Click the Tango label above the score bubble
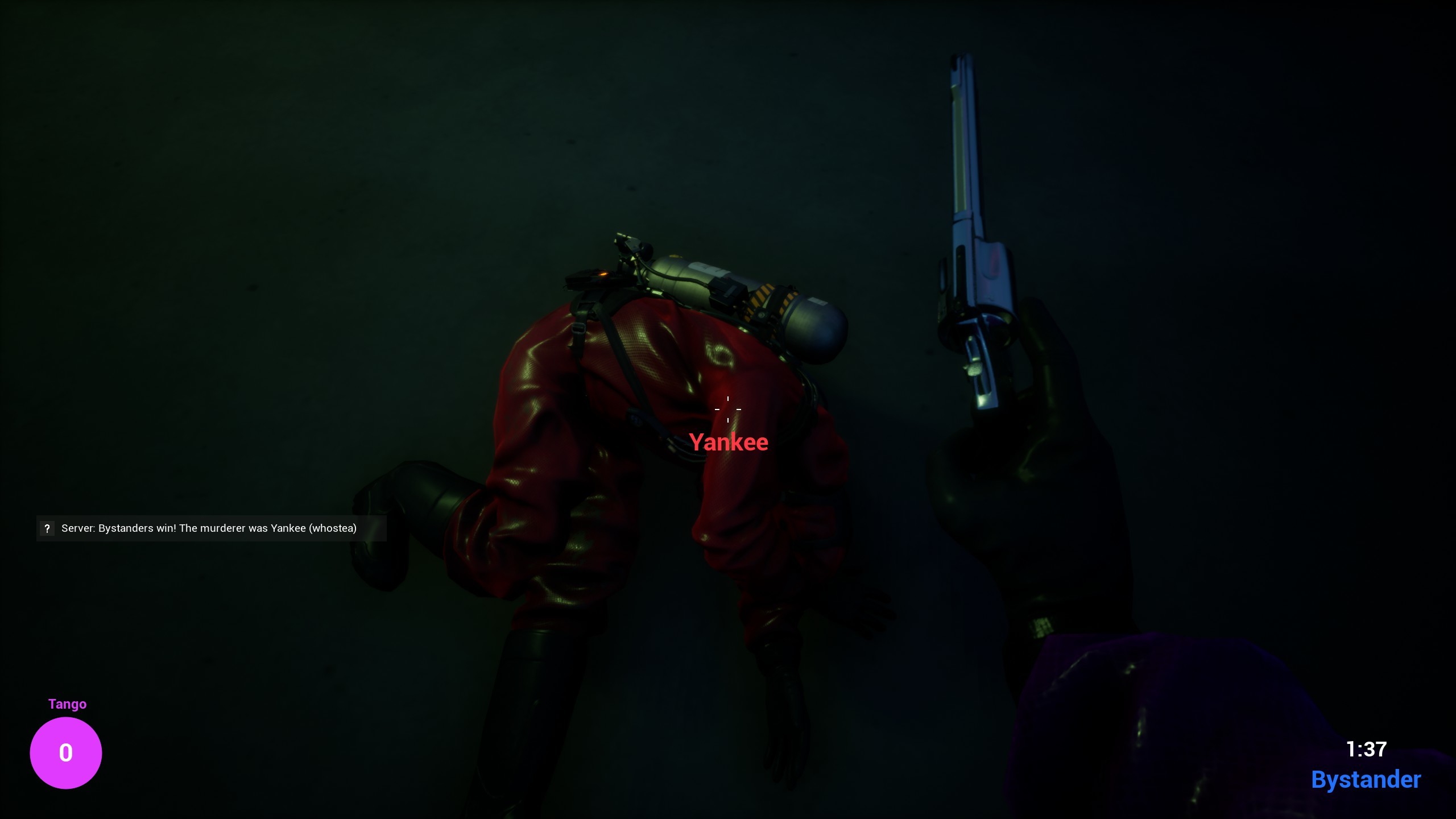 click(x=67, y=704)
